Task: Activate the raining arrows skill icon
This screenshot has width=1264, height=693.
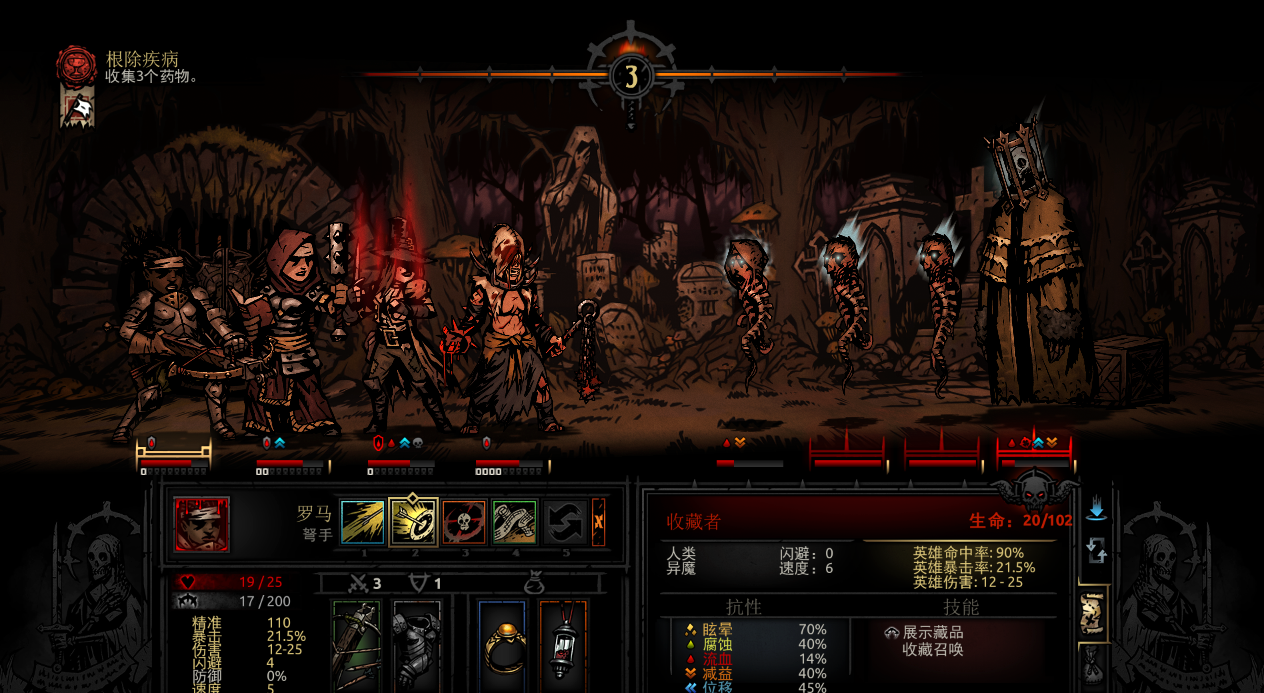Action: (x=362, y=522)
